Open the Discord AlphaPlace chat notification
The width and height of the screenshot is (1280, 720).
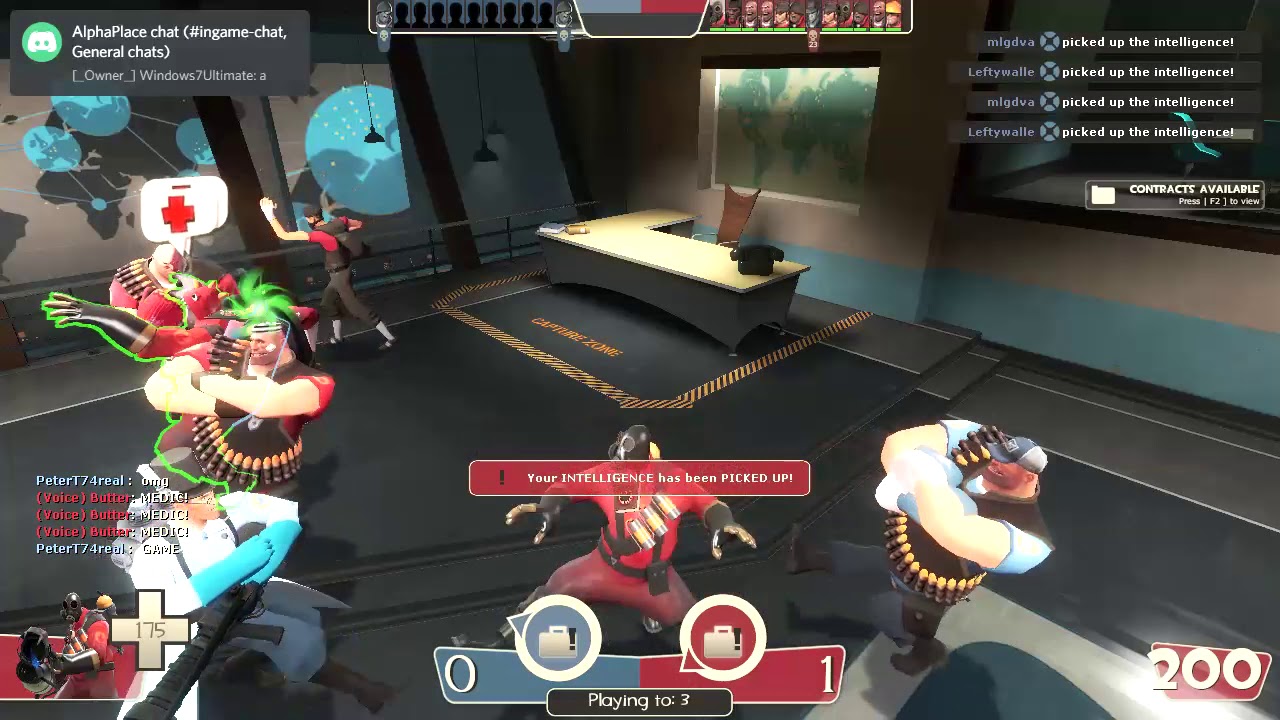click(160, 52)
